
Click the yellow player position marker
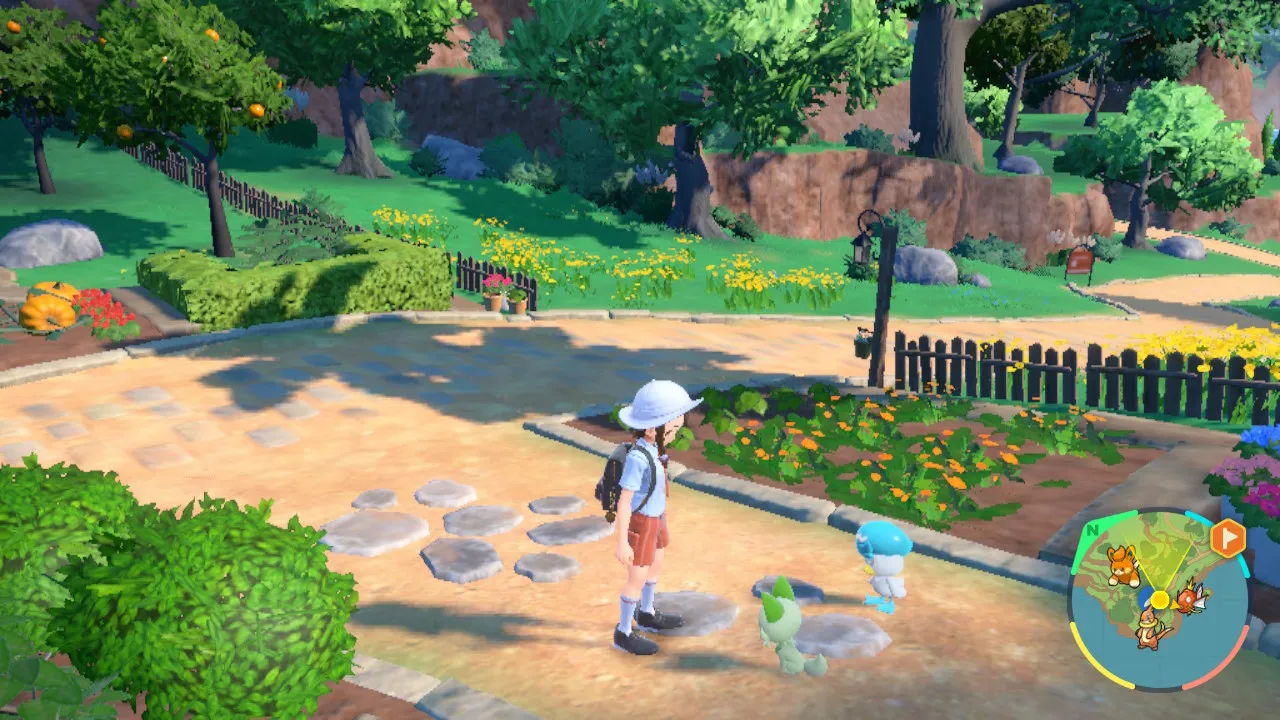(1159, 599)
